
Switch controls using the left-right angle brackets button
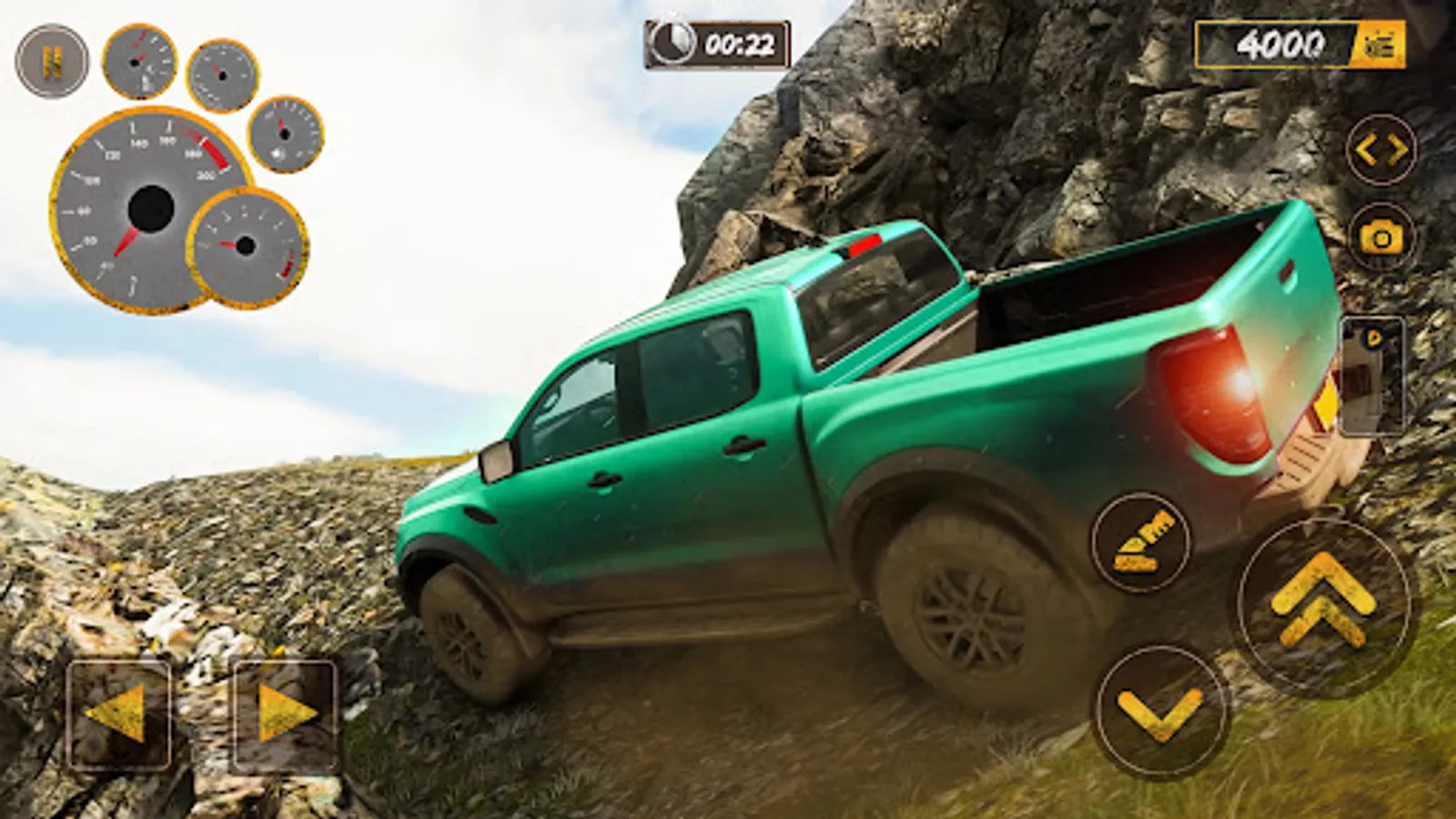[1381, 150]
